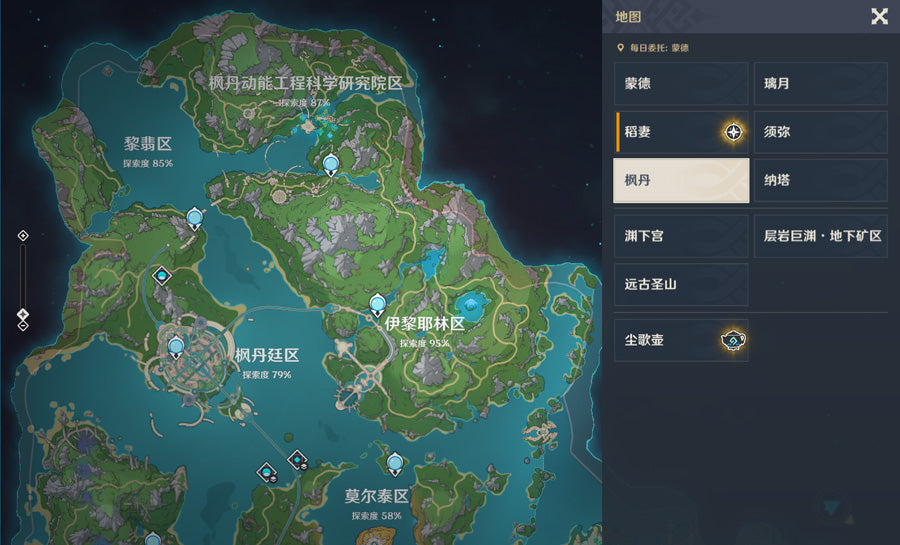Open the 渊下宫 area map
Screen dimensions: 900x545
point(681,236)
